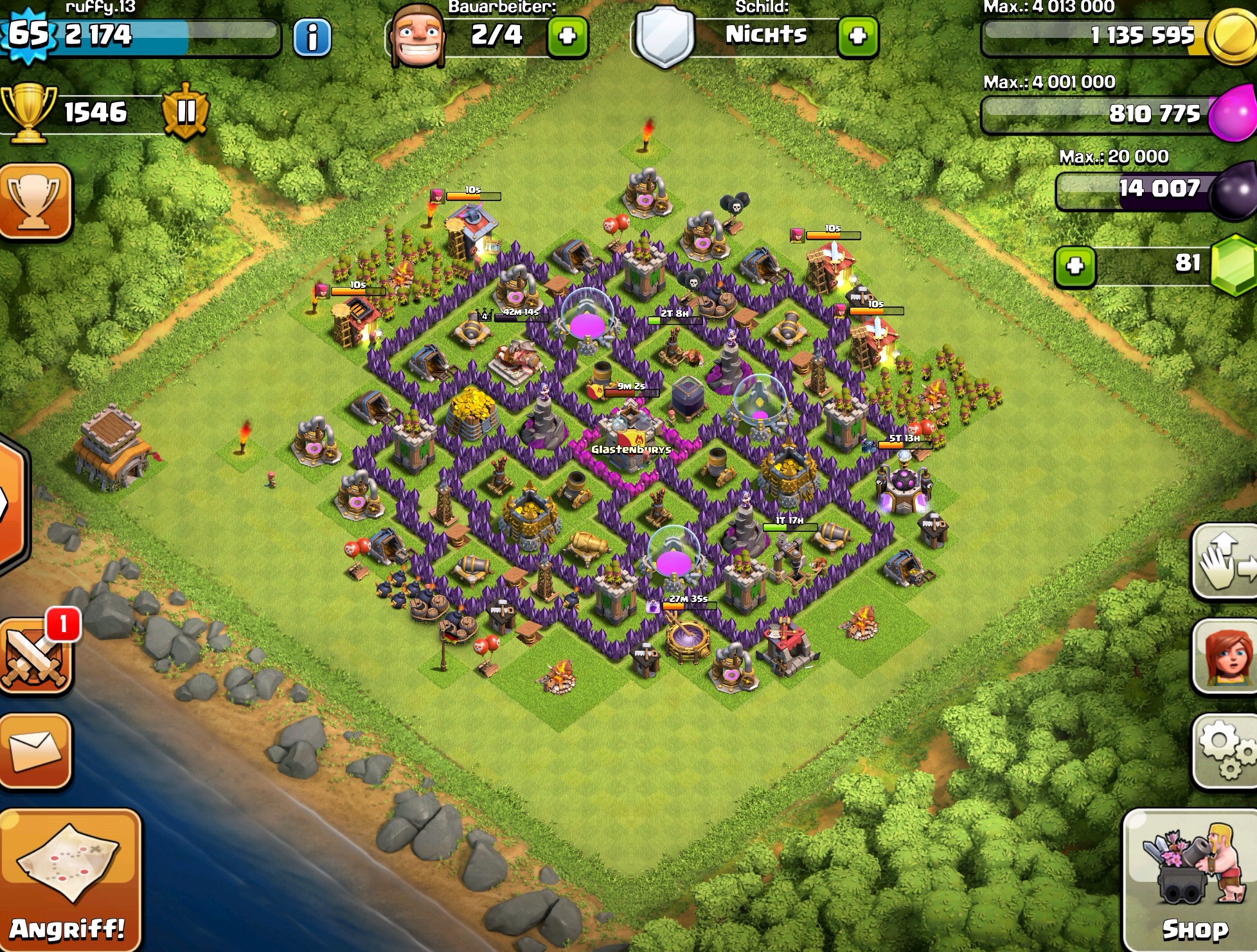Viewport: 1257px width, 952px height.
Task: Open the mail inbox envelope
Action: (x=36, y=750)
